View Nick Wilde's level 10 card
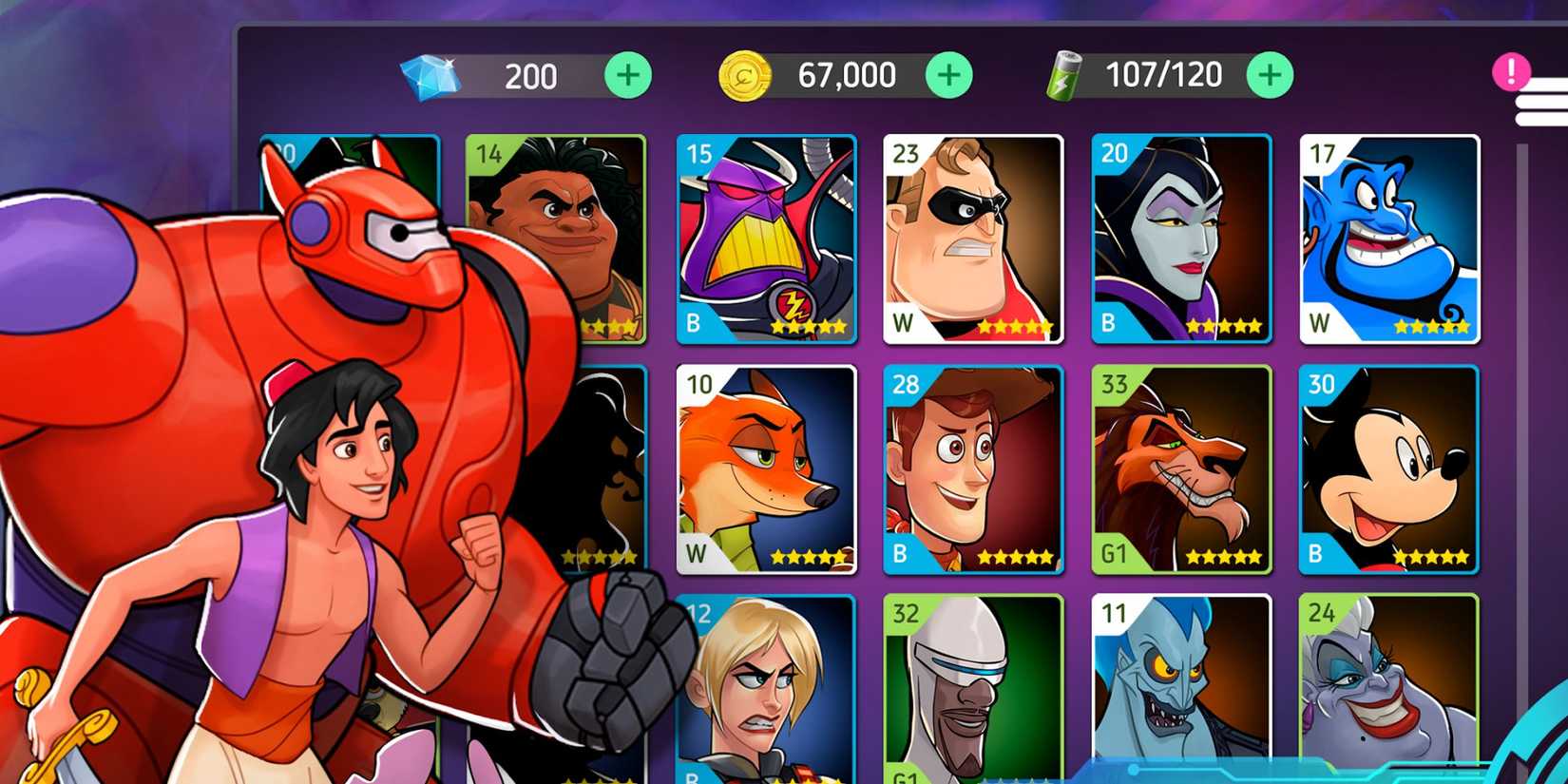 coord(767,470)
